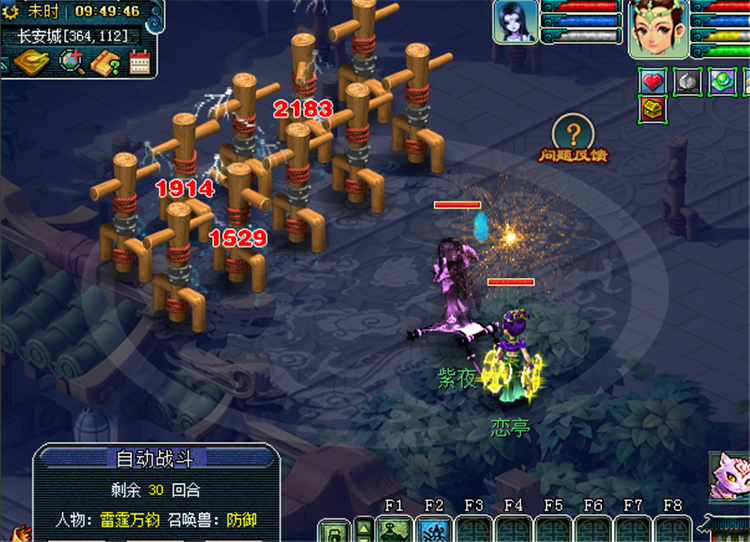Image resolution: width=750 pixels, height=542 pixels.
Task: Click the sun gear icon beside 未时
Action: (x=12, y=11)
